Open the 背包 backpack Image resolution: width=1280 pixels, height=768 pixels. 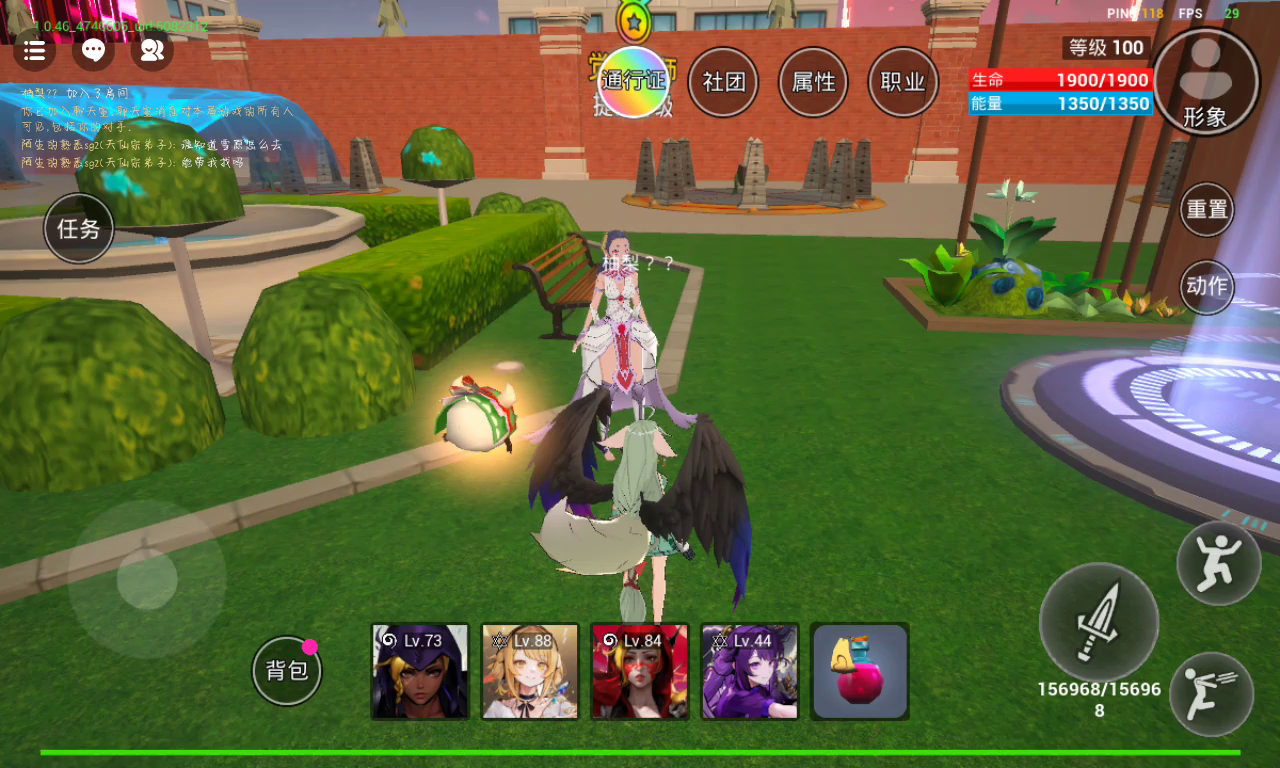click(x=287, y=671)
